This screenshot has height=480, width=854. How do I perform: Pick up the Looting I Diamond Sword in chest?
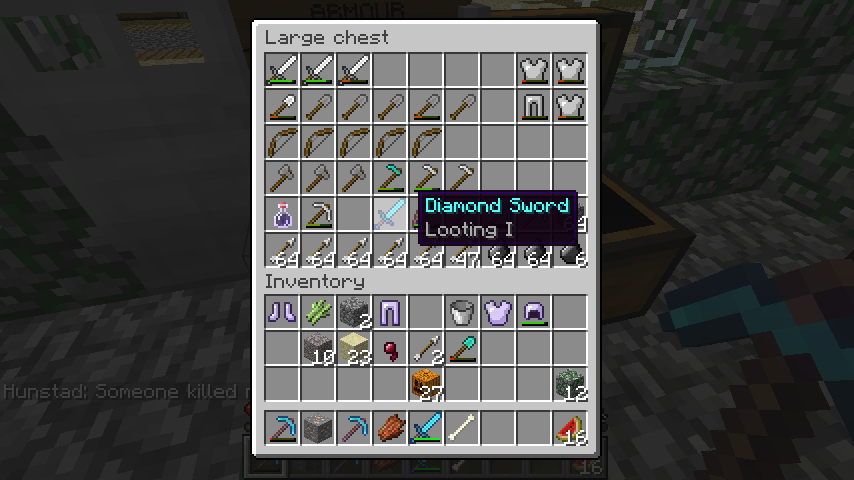click(391, 214)
